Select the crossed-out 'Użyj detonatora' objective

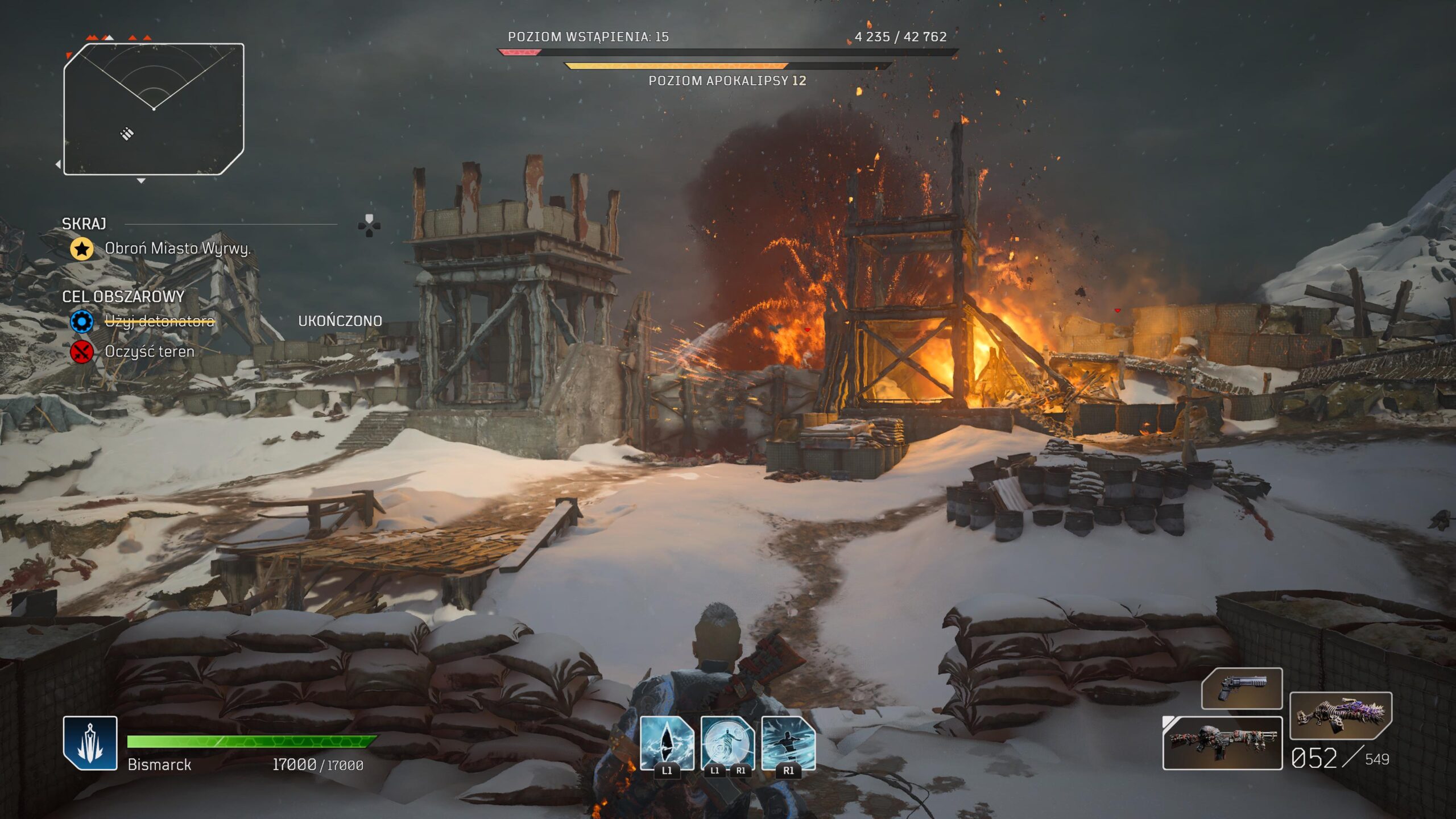(x=159, y=321)
